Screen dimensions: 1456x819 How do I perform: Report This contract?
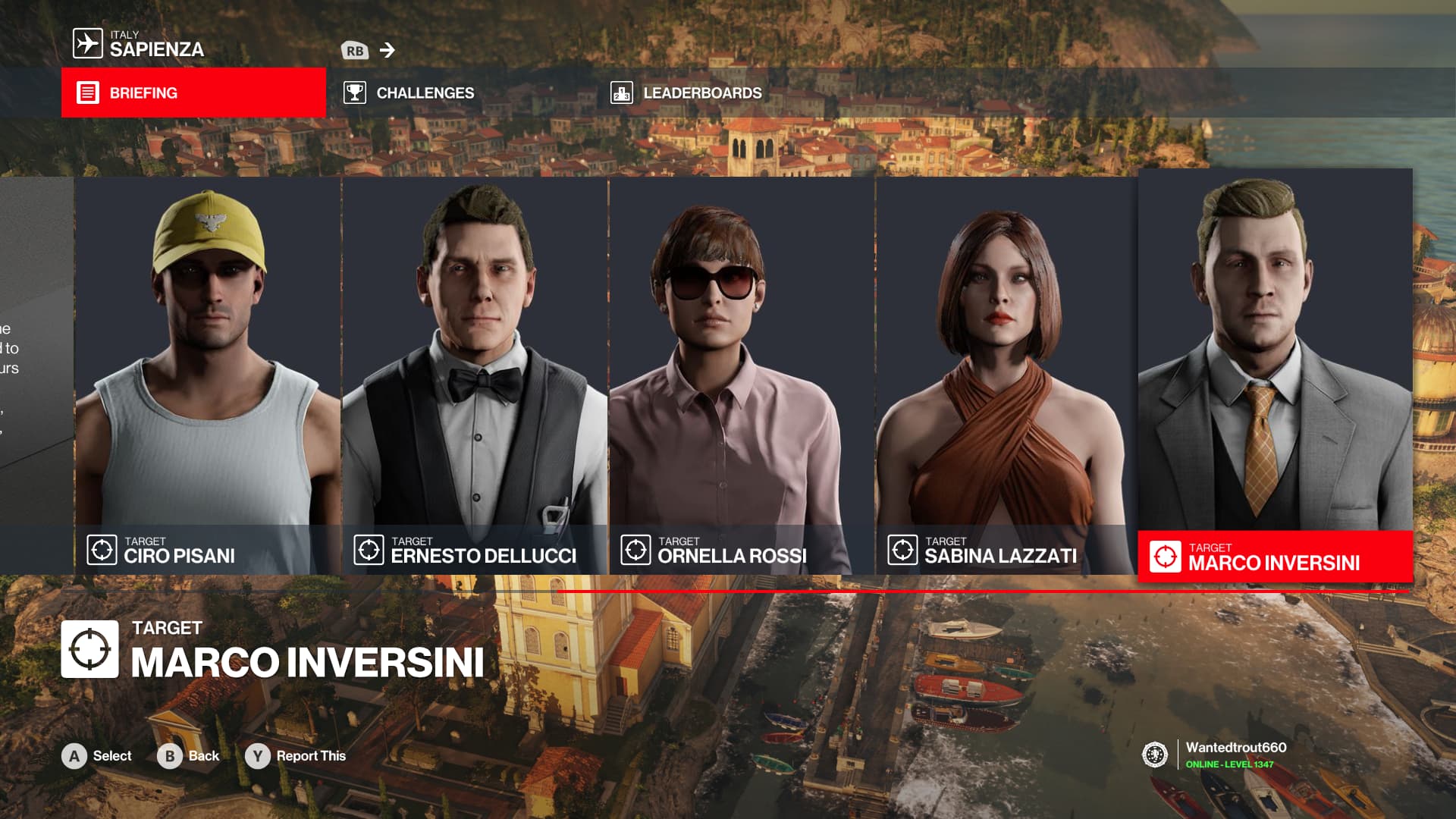pos(296,756)
